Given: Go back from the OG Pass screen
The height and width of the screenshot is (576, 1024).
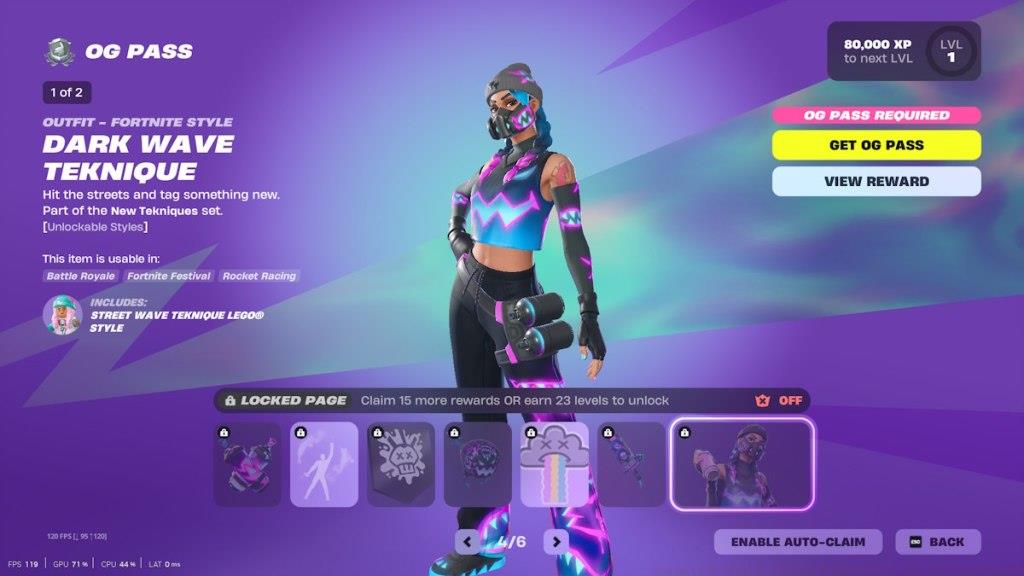Looking at the screenshot, I should coord(938,542).
